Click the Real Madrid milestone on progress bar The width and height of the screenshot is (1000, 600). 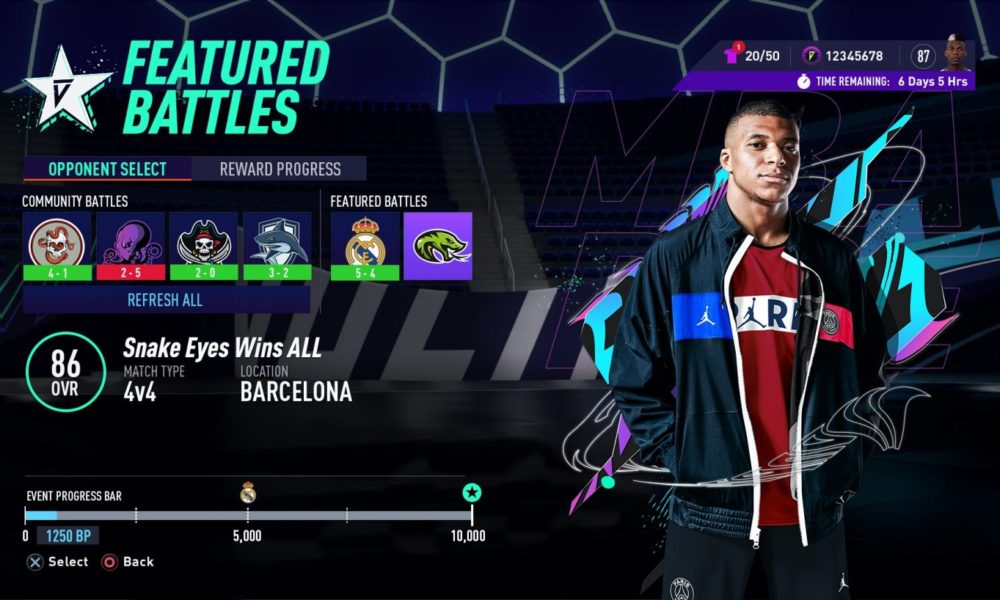click(x=247, y=492)
